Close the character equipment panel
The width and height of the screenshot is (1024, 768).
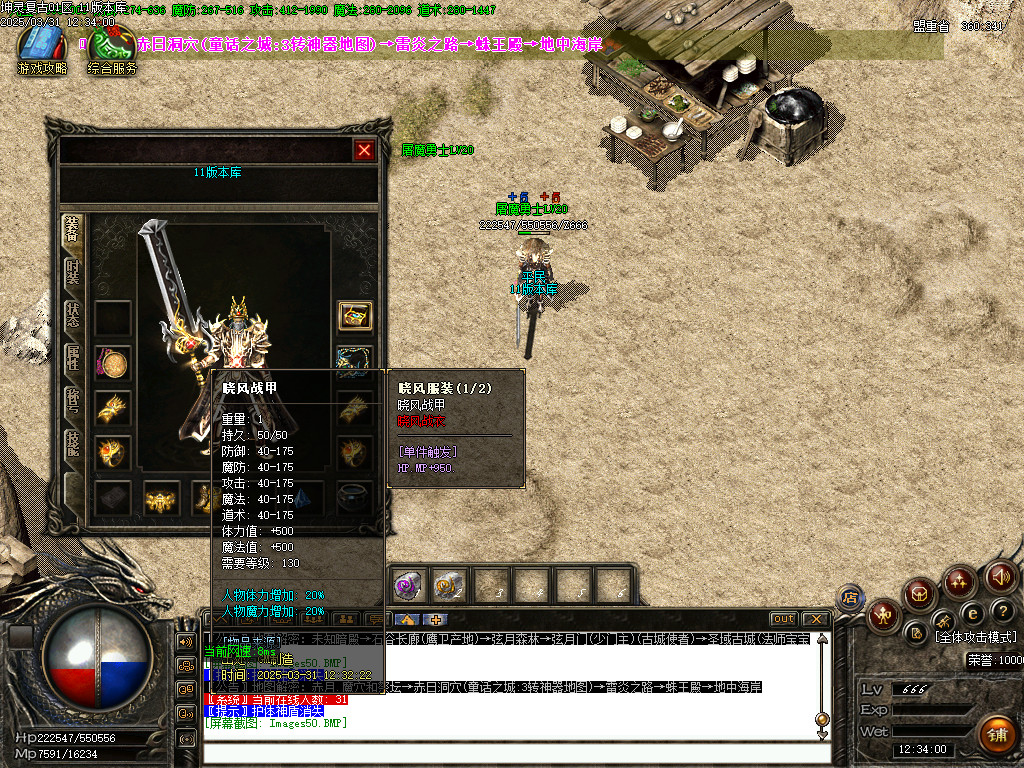364,150
